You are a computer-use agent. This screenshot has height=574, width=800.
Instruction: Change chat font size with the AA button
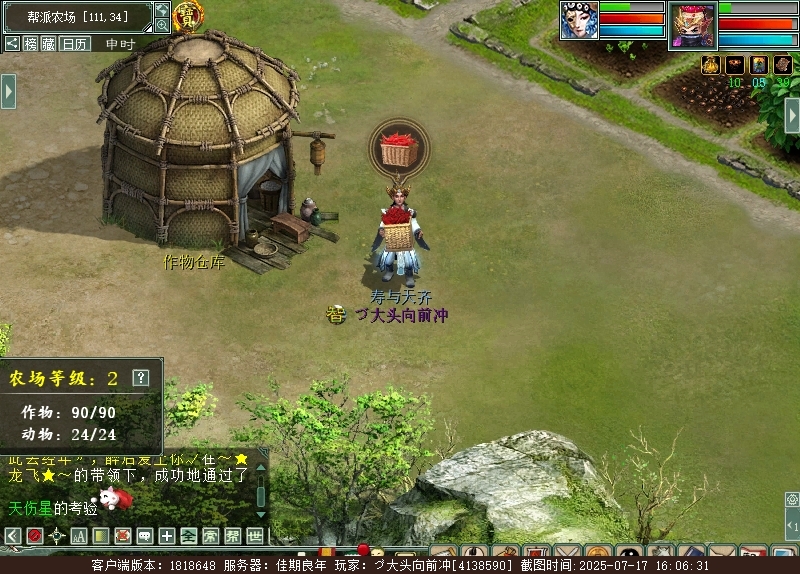pos(78,536)
